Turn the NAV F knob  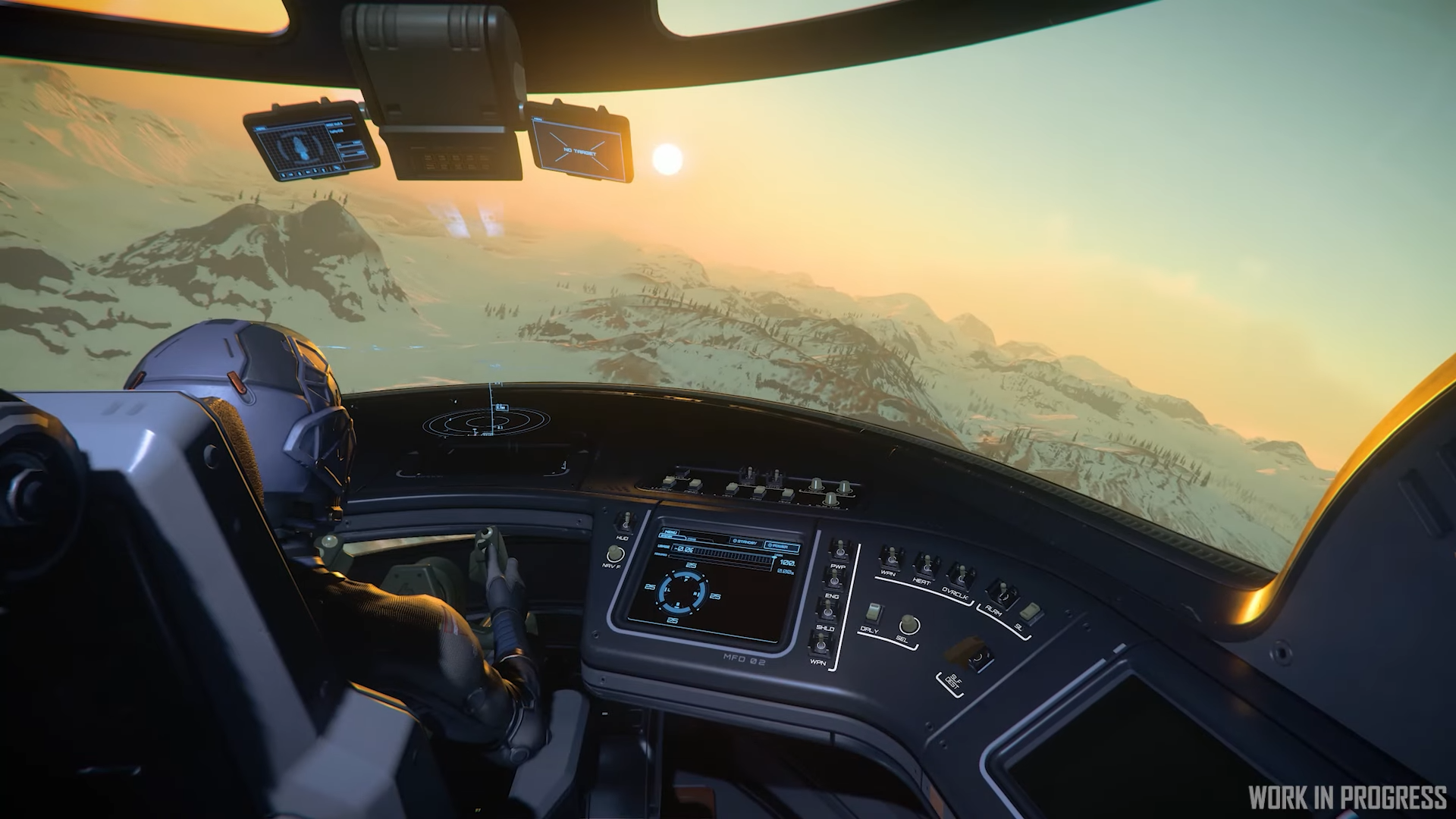[x=616, y=553]
